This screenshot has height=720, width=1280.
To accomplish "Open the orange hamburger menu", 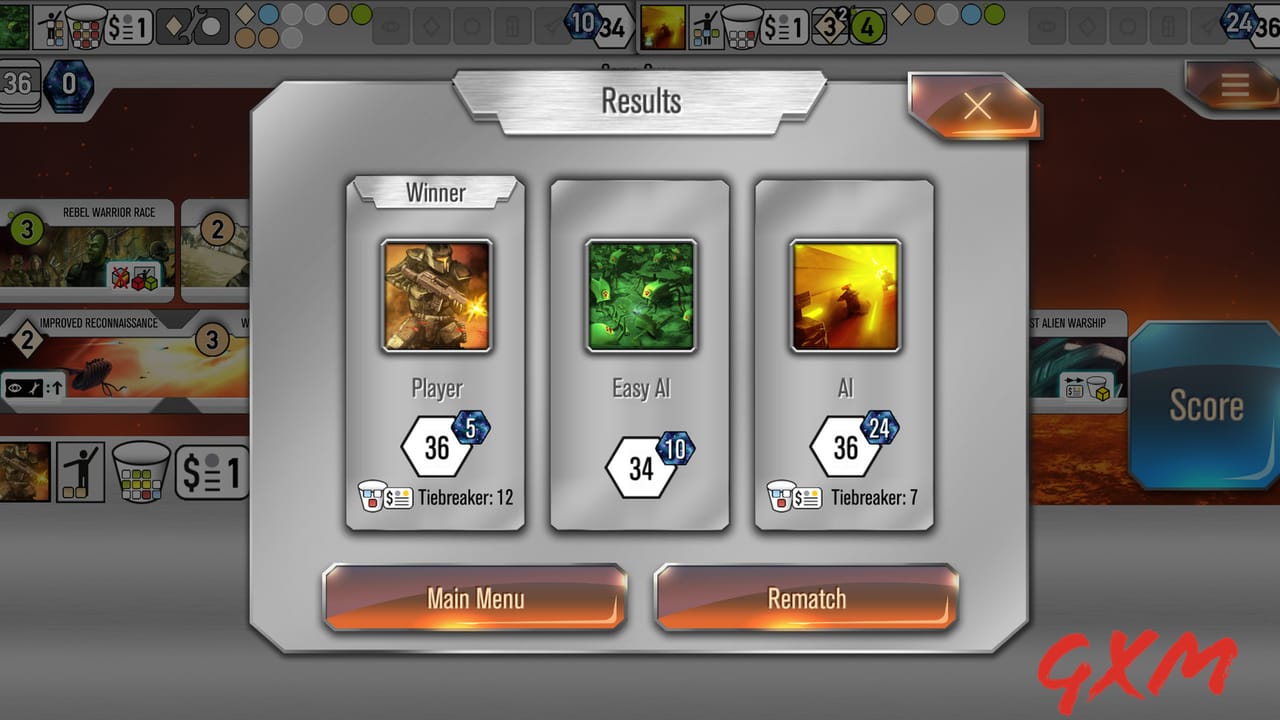I will click(x=1233, y=85).
